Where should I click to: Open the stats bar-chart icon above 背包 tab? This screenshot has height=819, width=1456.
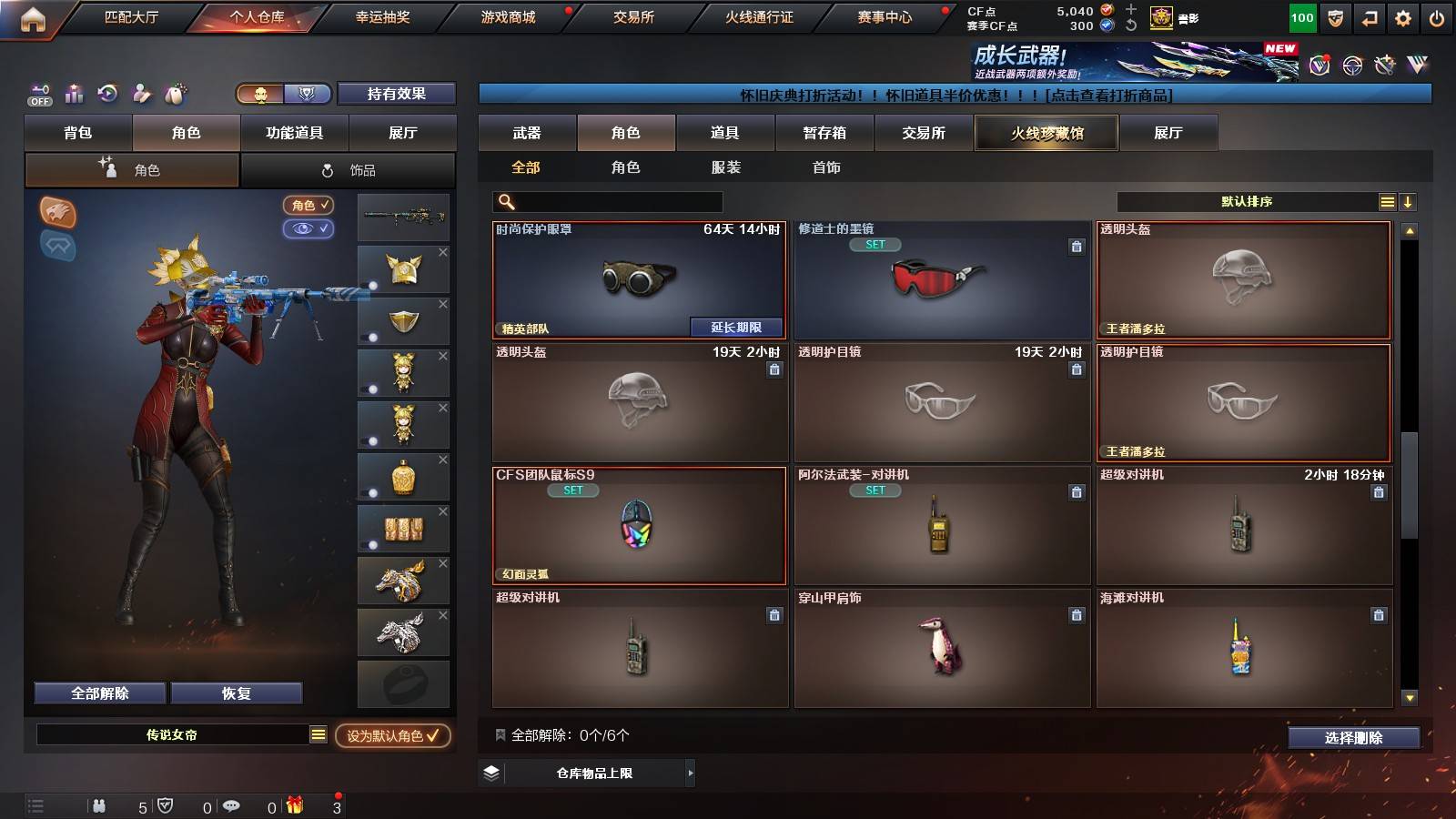[75, 94]
